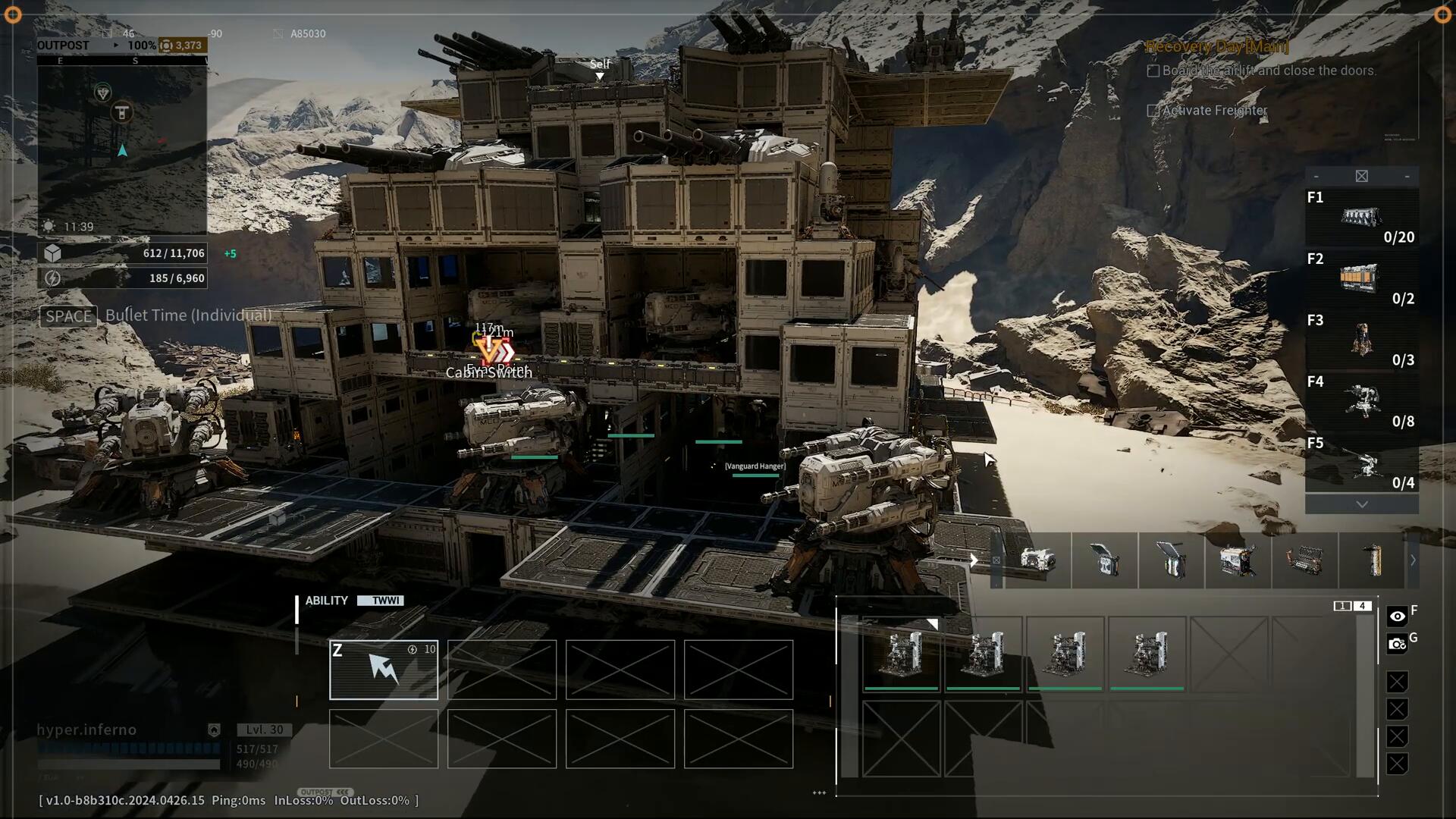Pick the F4 turret with 0/8

pos(1361,401)
